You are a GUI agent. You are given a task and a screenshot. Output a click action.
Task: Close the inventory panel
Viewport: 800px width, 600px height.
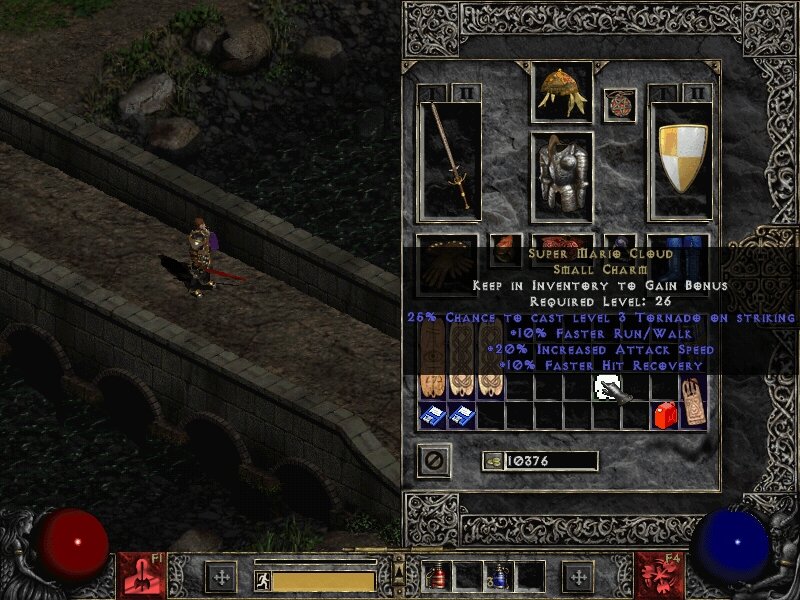(x=434, y=460)
